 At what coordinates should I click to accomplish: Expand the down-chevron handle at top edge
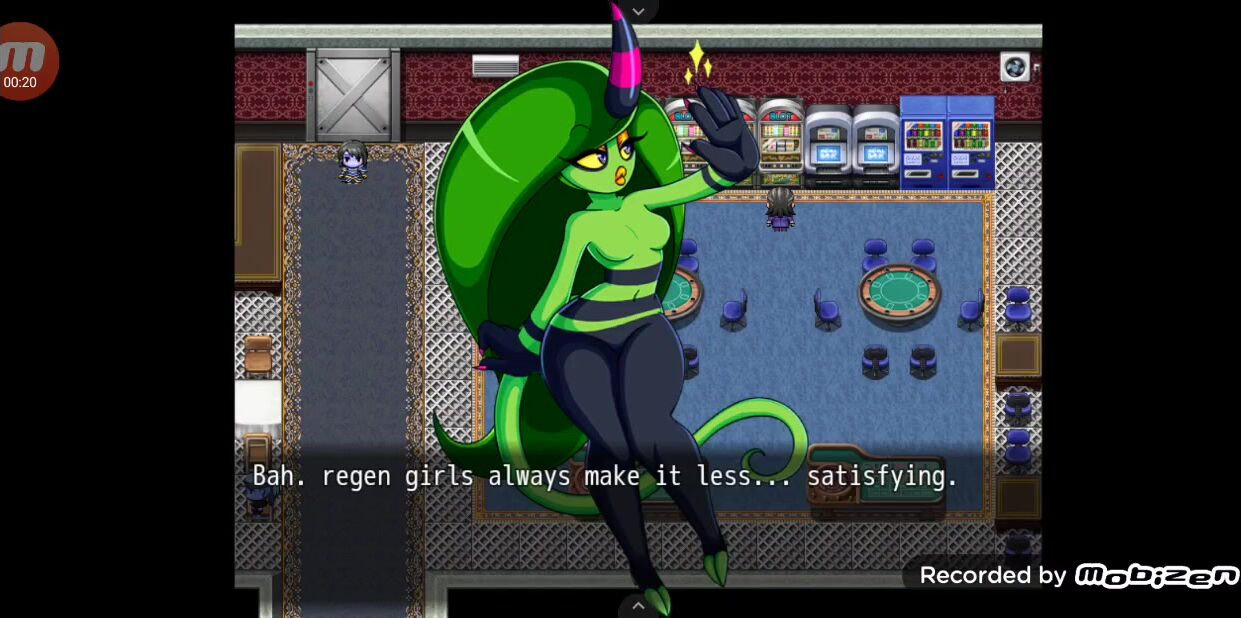tap(638, 11)
